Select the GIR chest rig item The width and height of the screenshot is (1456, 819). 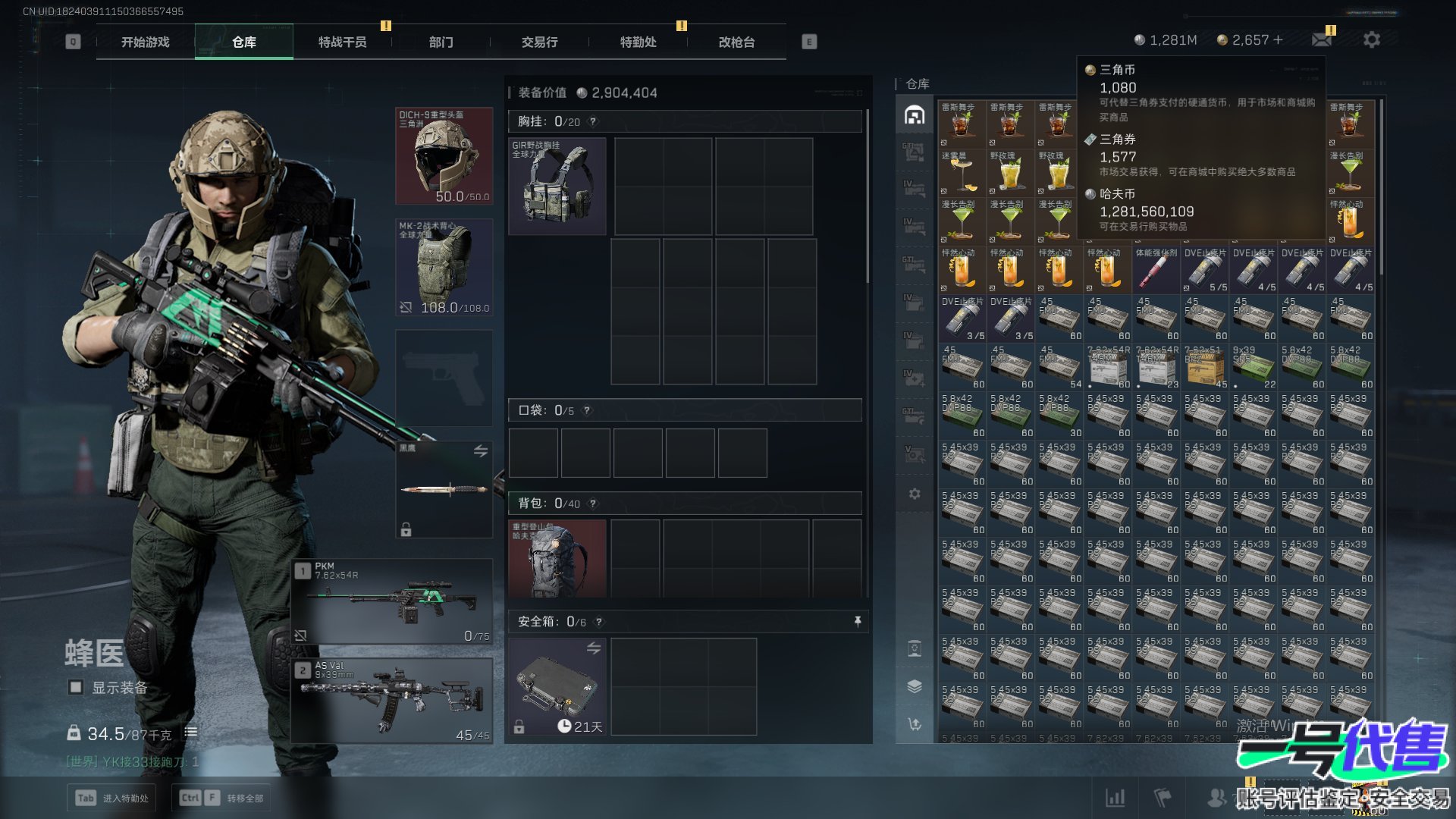pyautogui.click(x=557, y=186)
